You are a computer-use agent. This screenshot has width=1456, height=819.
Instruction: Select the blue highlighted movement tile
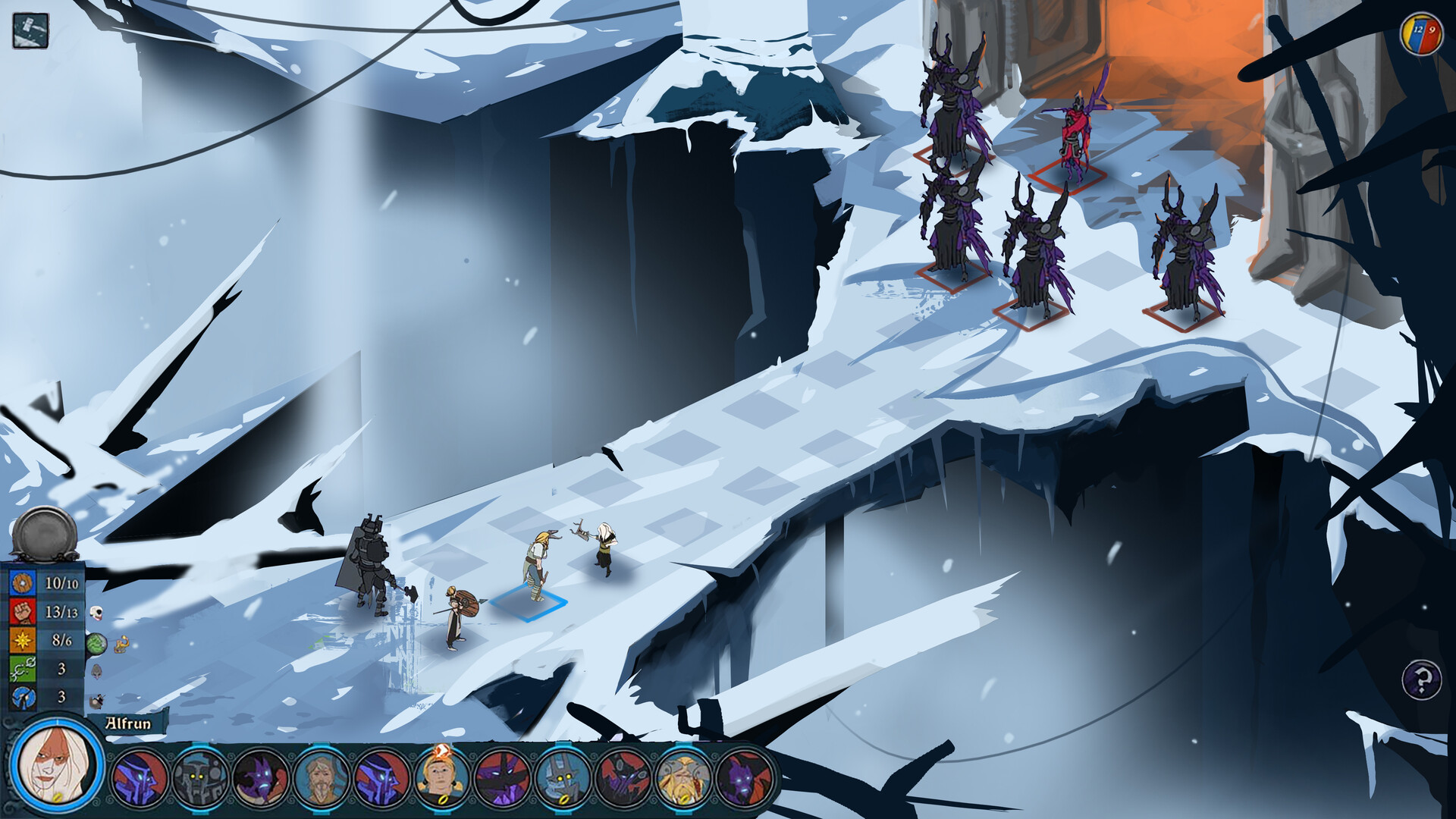click(x=529, y=603)
